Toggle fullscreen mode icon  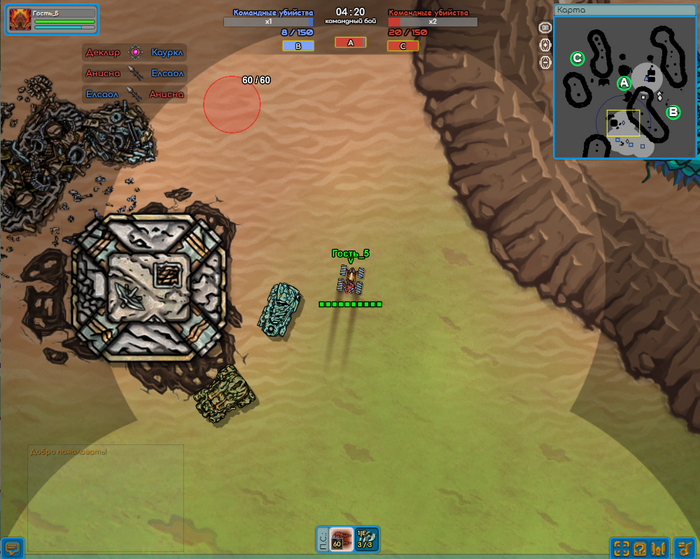(621, 548)
